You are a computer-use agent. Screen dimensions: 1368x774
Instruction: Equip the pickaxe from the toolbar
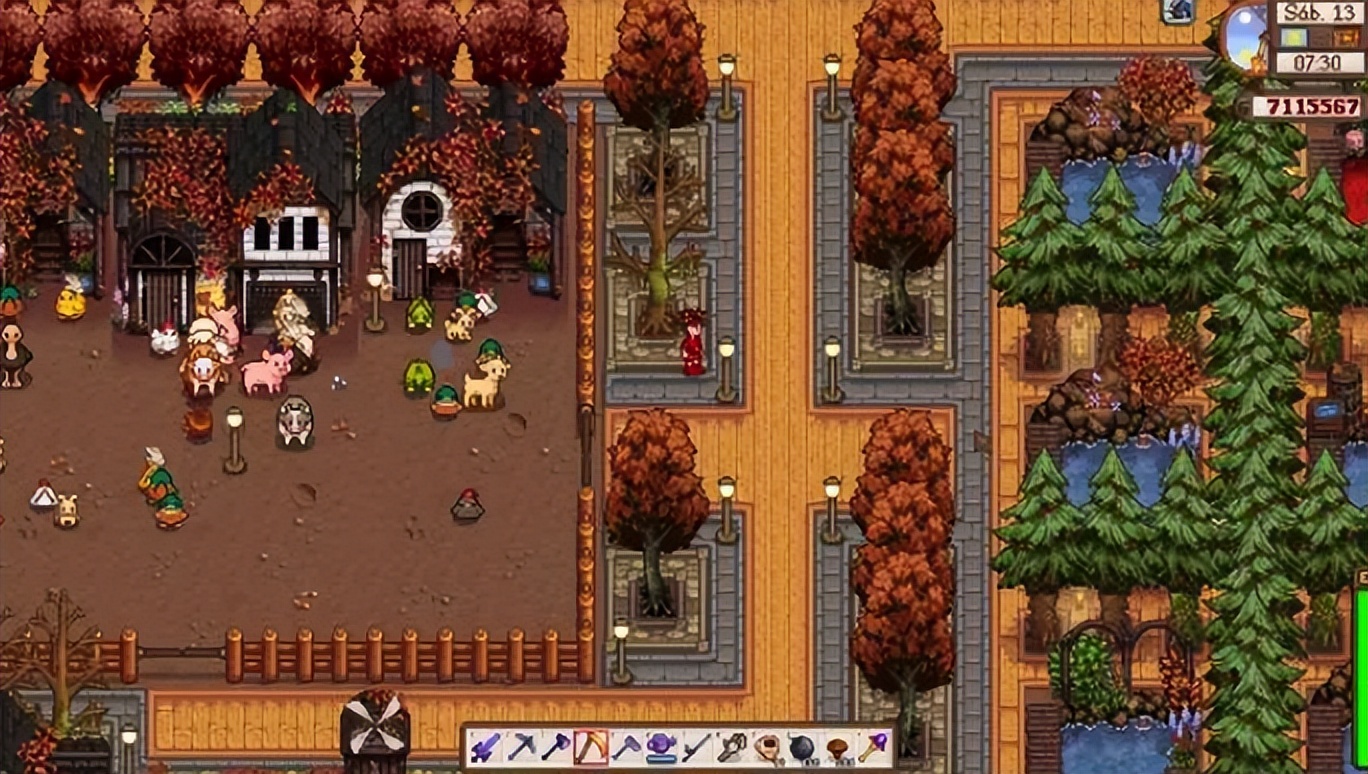[x=521, y=748]
